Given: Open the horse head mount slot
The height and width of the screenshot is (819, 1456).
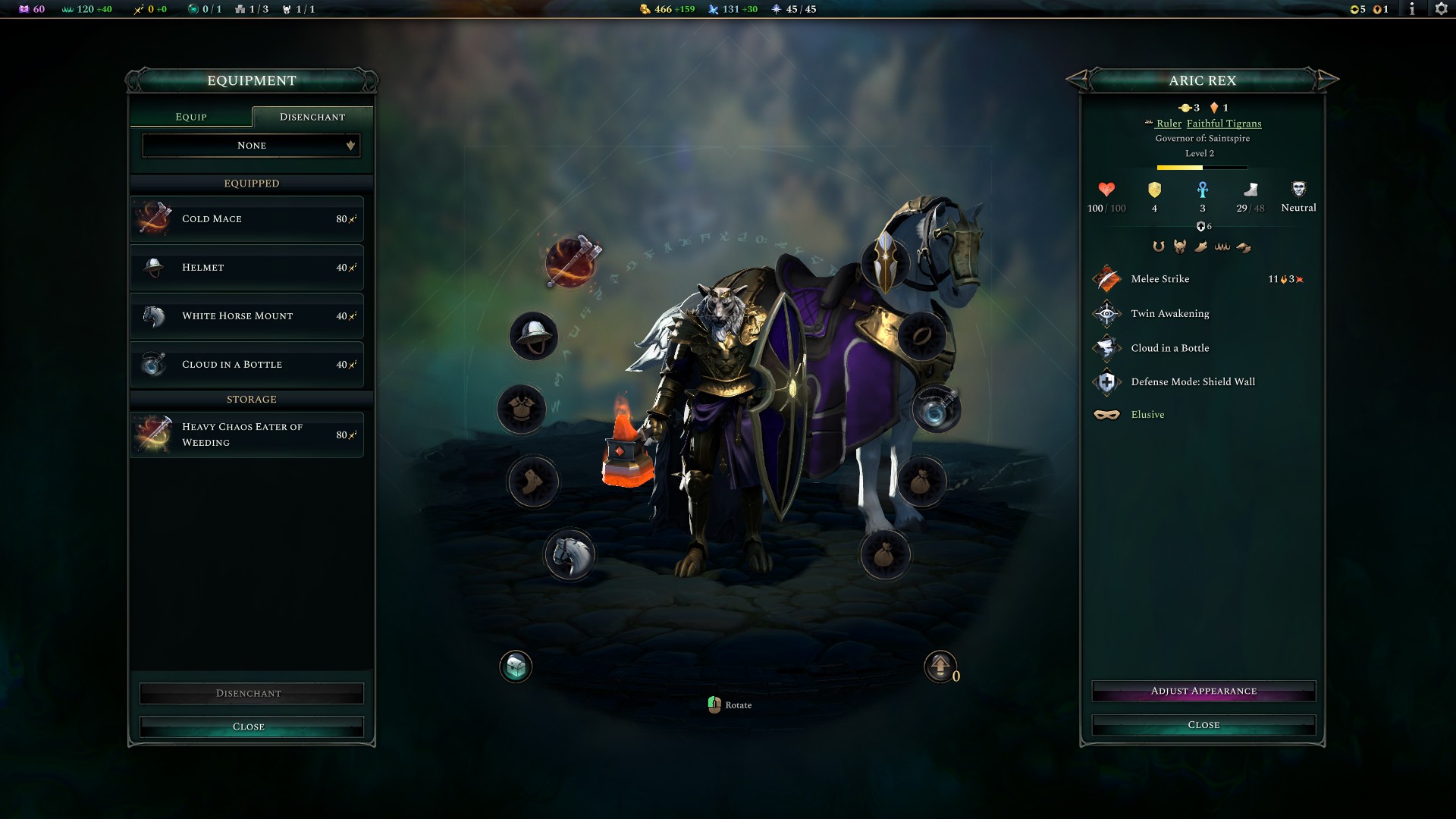Looking at the screenshot, I should [570, 554].
